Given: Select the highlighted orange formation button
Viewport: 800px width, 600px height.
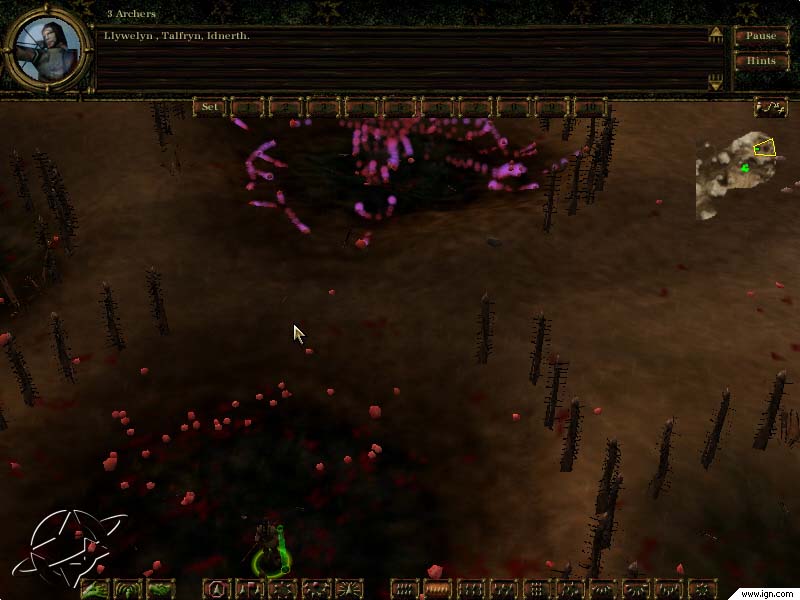Looking at the screenshot, I should 437,589.
